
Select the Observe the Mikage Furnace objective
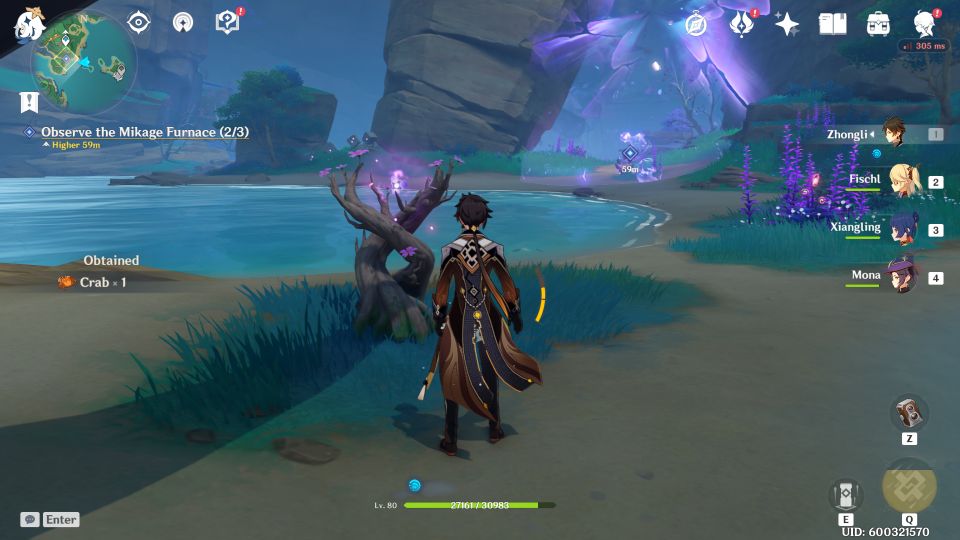click(x=144, y=132)
